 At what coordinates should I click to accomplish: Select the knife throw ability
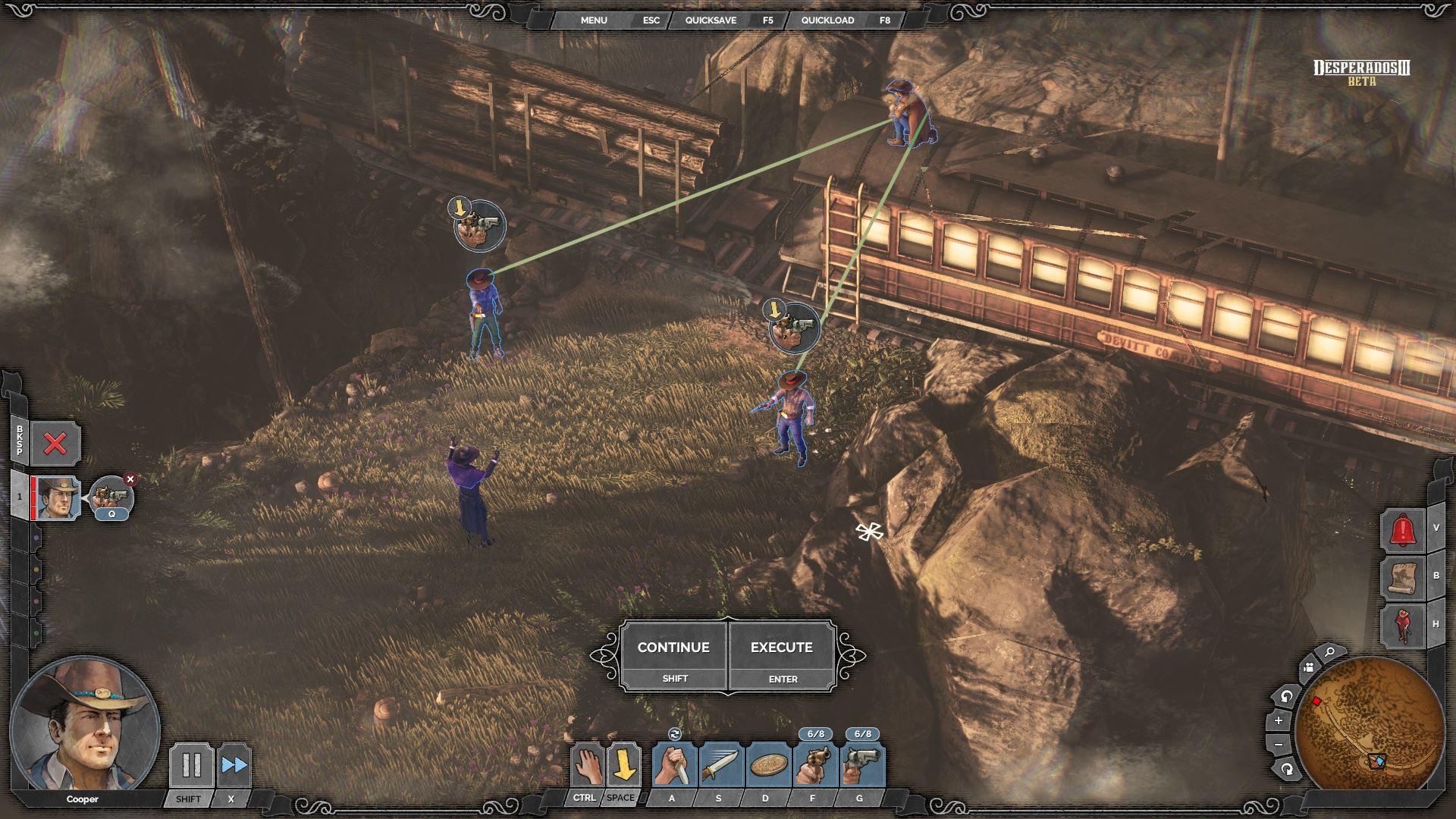tap(721, 764)
